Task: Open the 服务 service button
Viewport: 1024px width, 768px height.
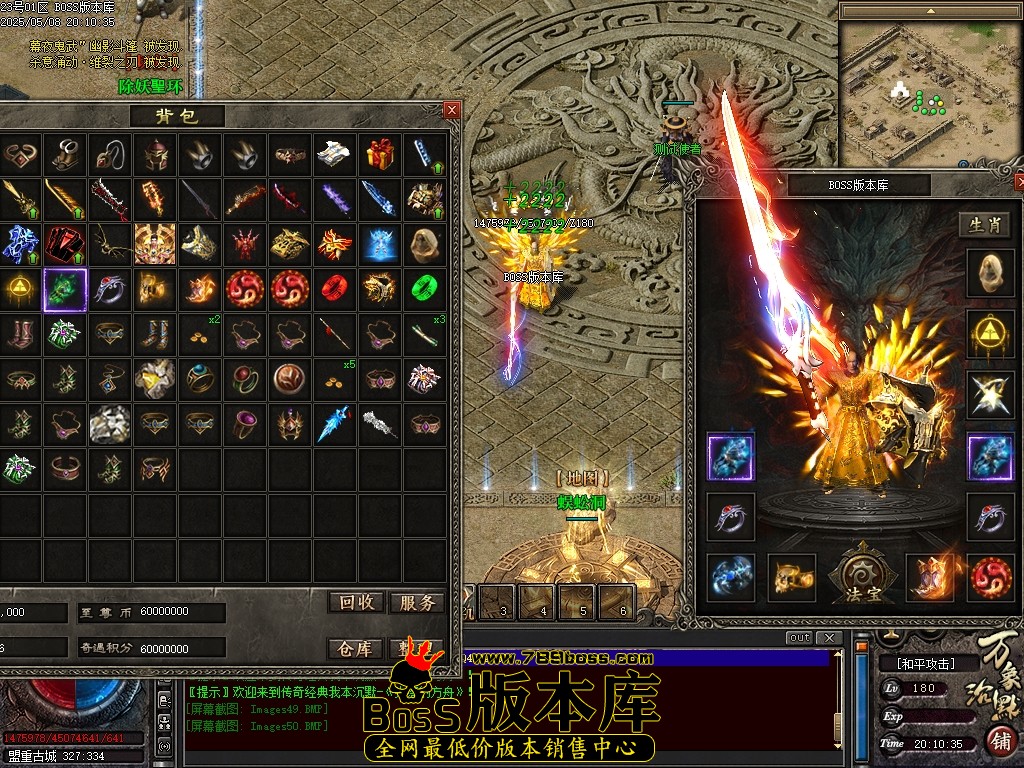Action: click(x=416, y=602)
